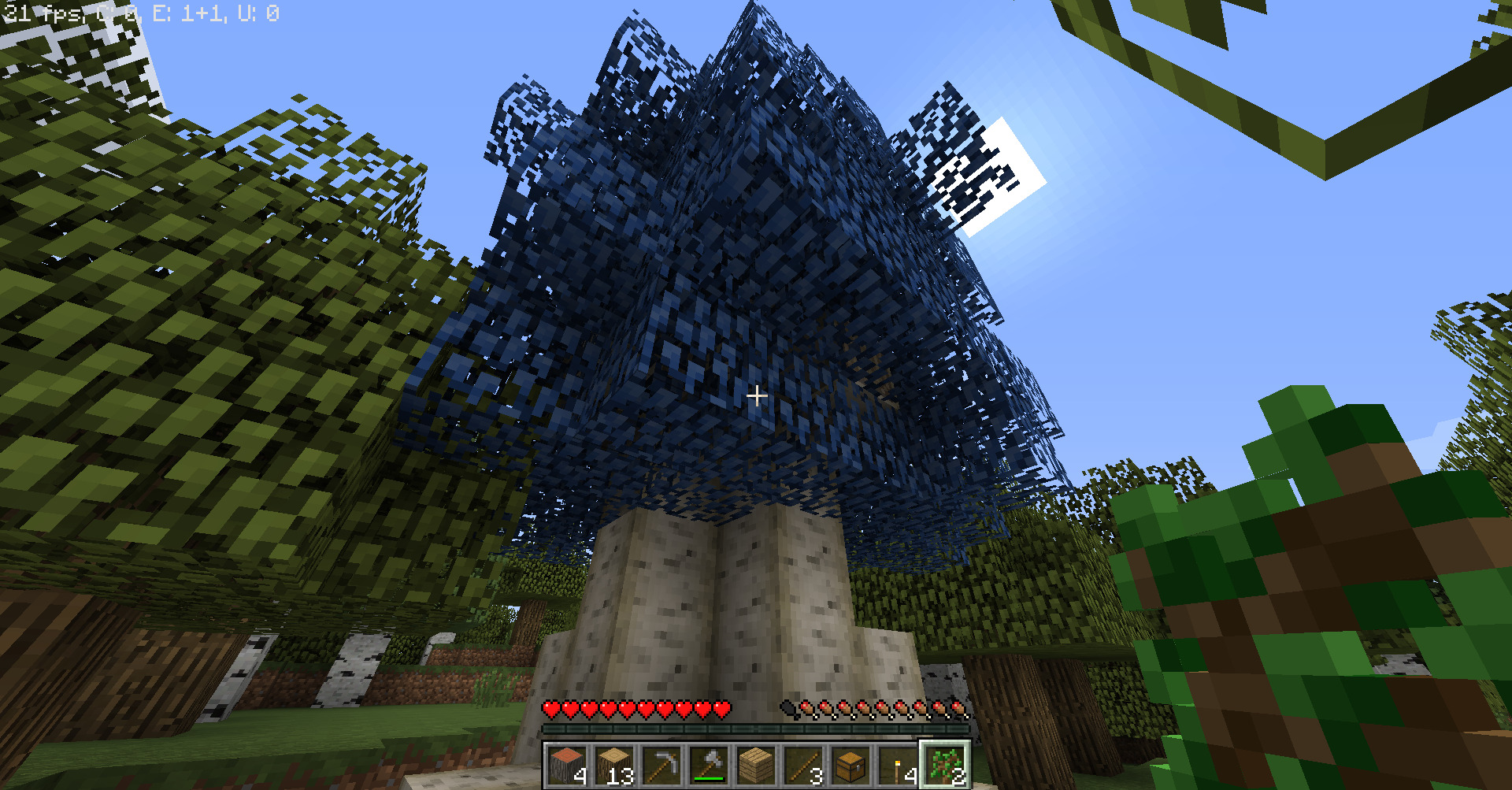Select the chest in the hotbar

coord(850,766)
